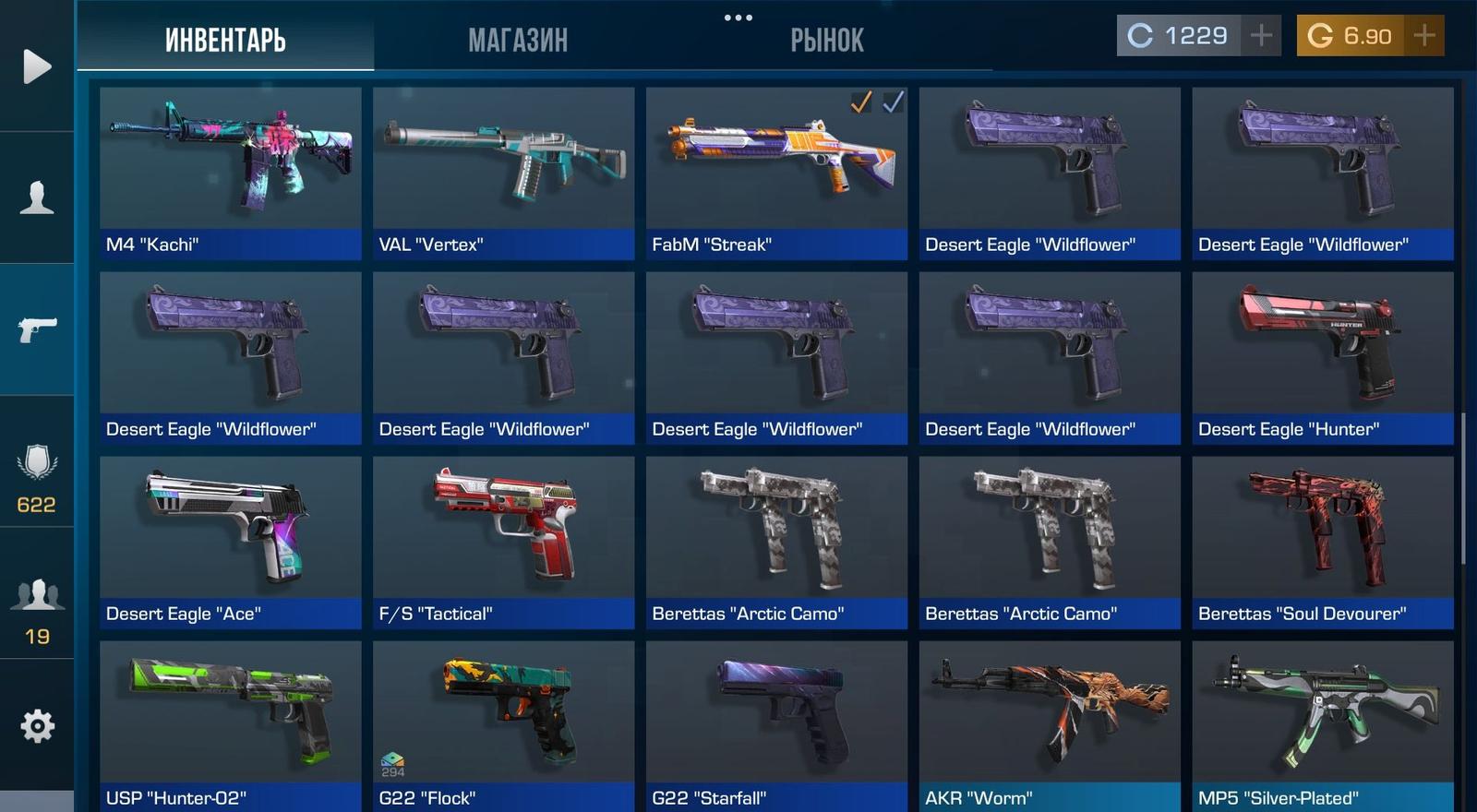Open the three-dot menu at top
This screenshot has width=1477, height=812.
point(738,18)
